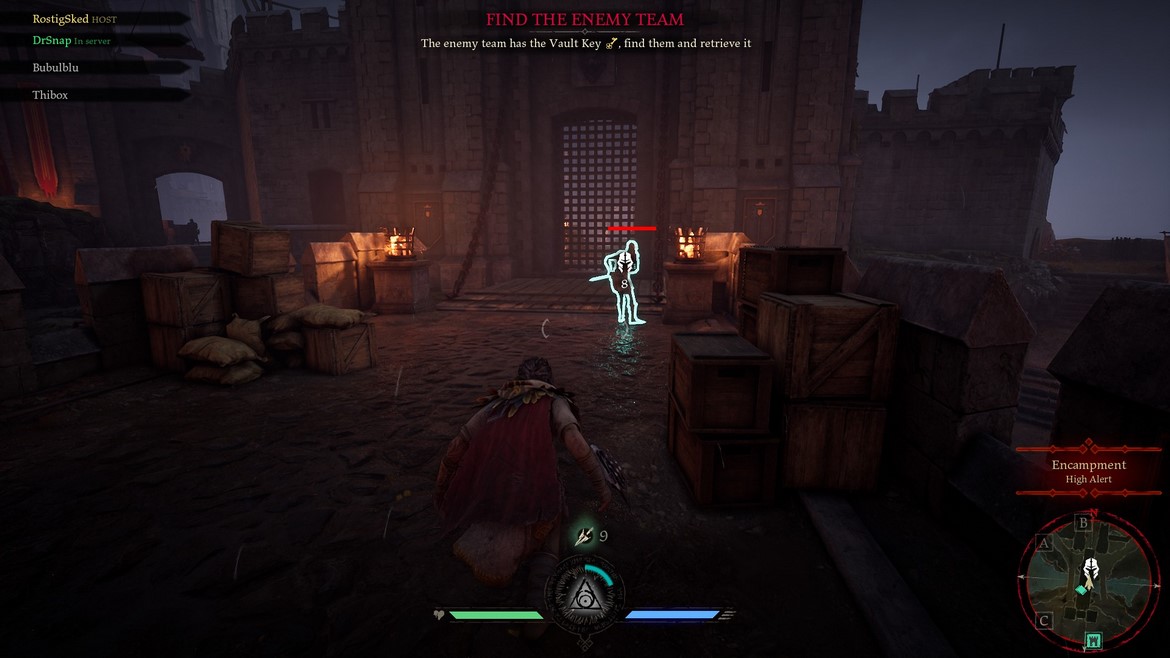Select DrSnap in the player list
The image size is (1170, 658).
point(52,41)
